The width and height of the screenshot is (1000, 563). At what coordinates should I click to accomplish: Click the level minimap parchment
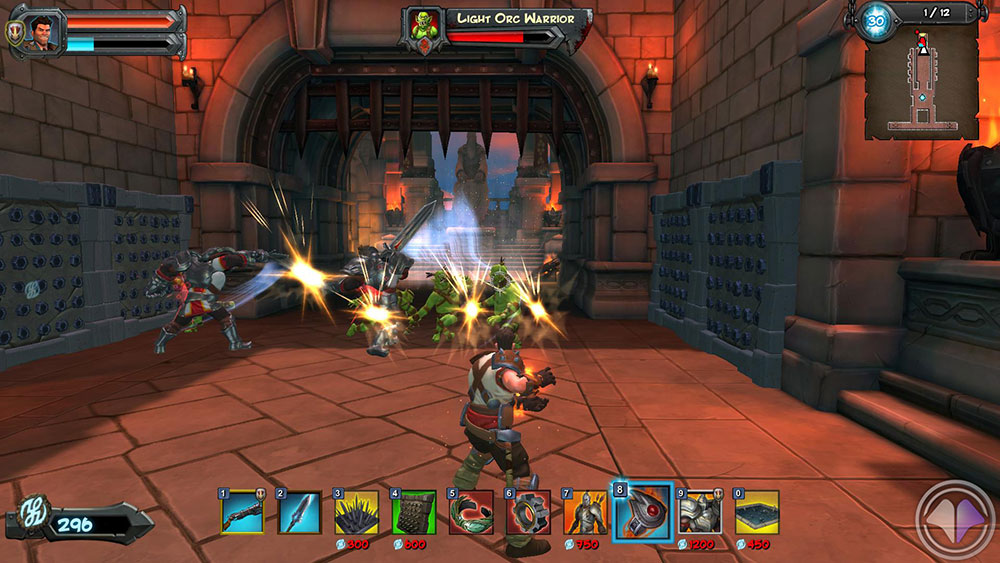pos(922,82)
